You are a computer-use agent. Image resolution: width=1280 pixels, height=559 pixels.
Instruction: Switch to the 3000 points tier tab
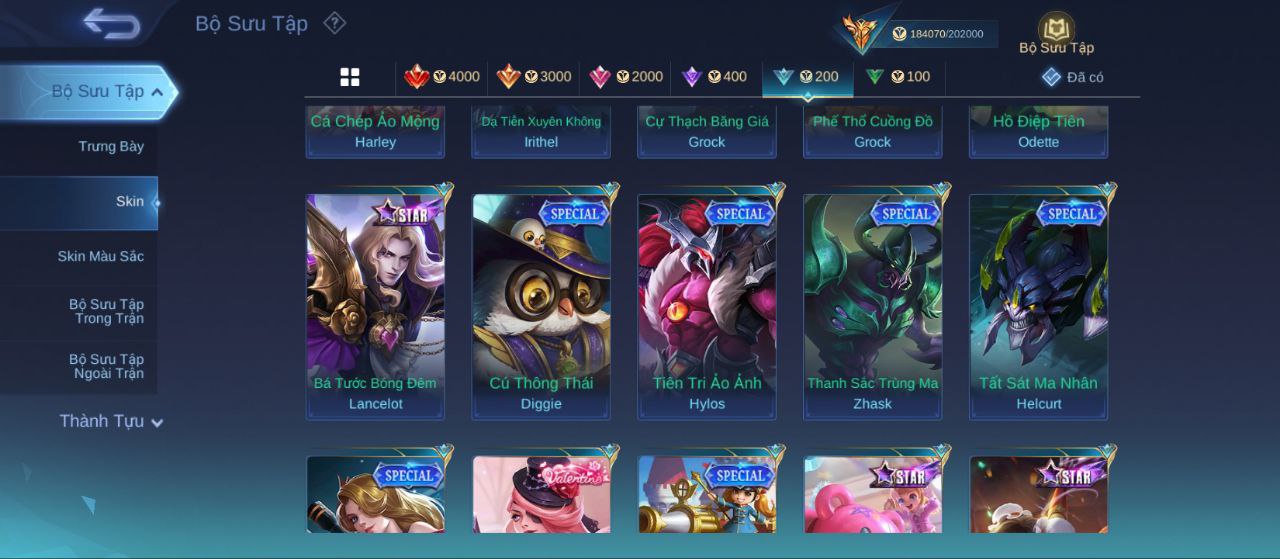point(534,77)
